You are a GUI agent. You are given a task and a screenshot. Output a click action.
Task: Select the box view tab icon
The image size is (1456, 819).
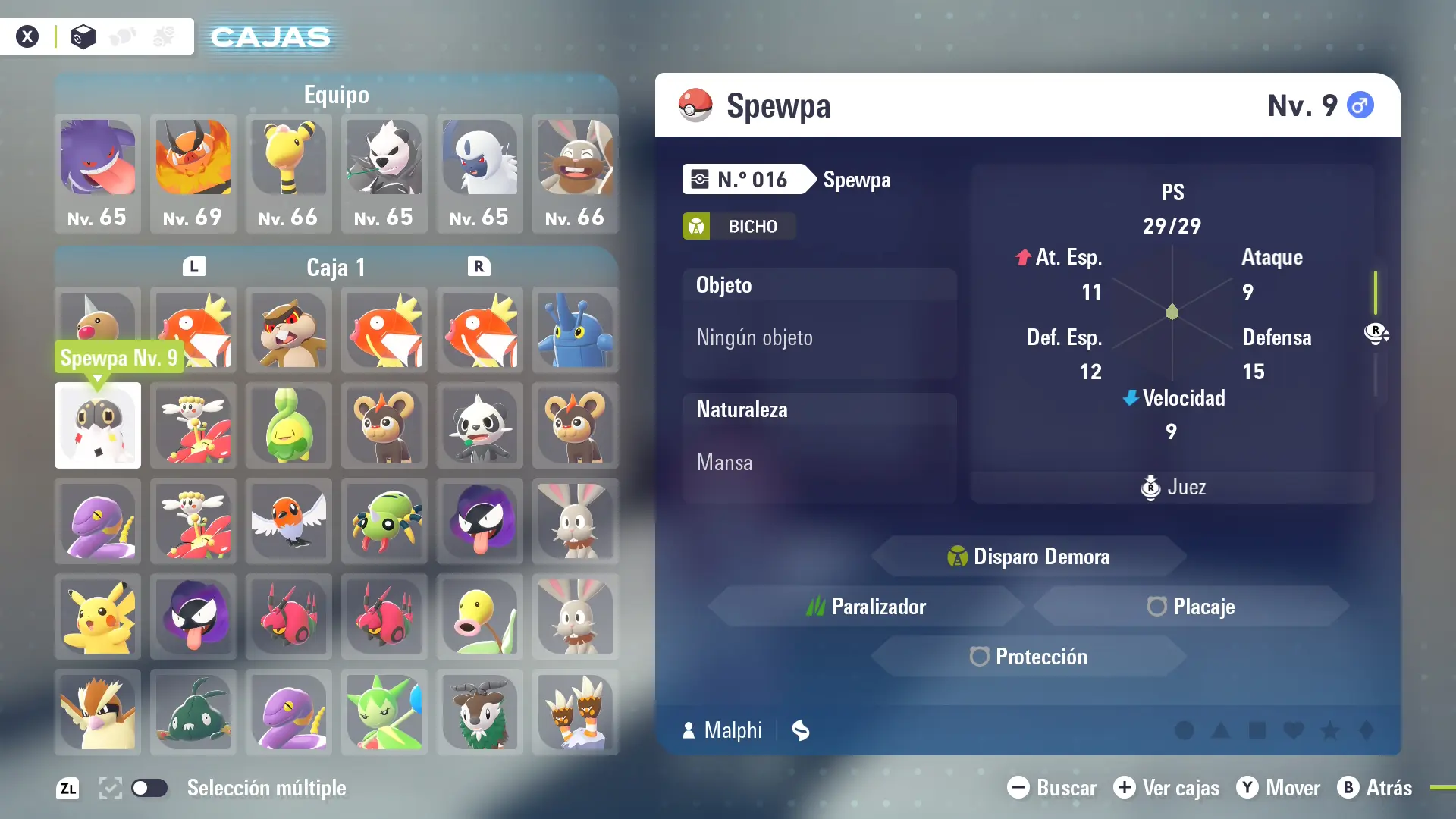(83, 36)
